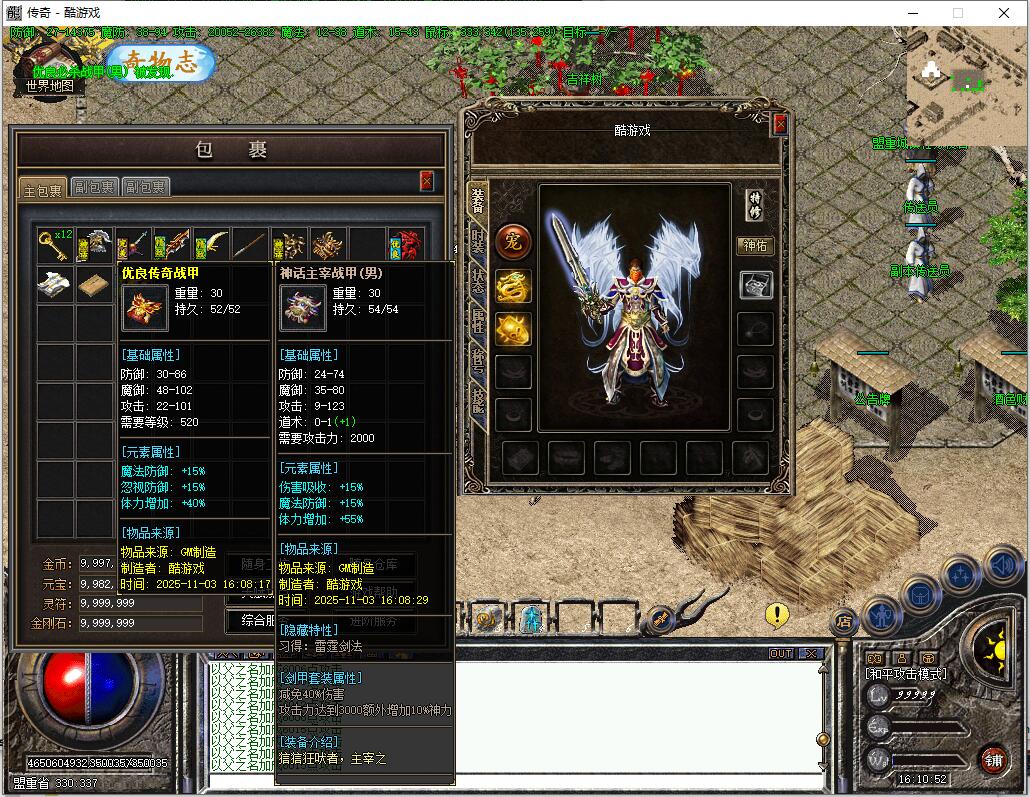Image resolution: width=1030 pixels, height=797 pixels.
Task: Maximize the game window
Action: coord(957,13)
